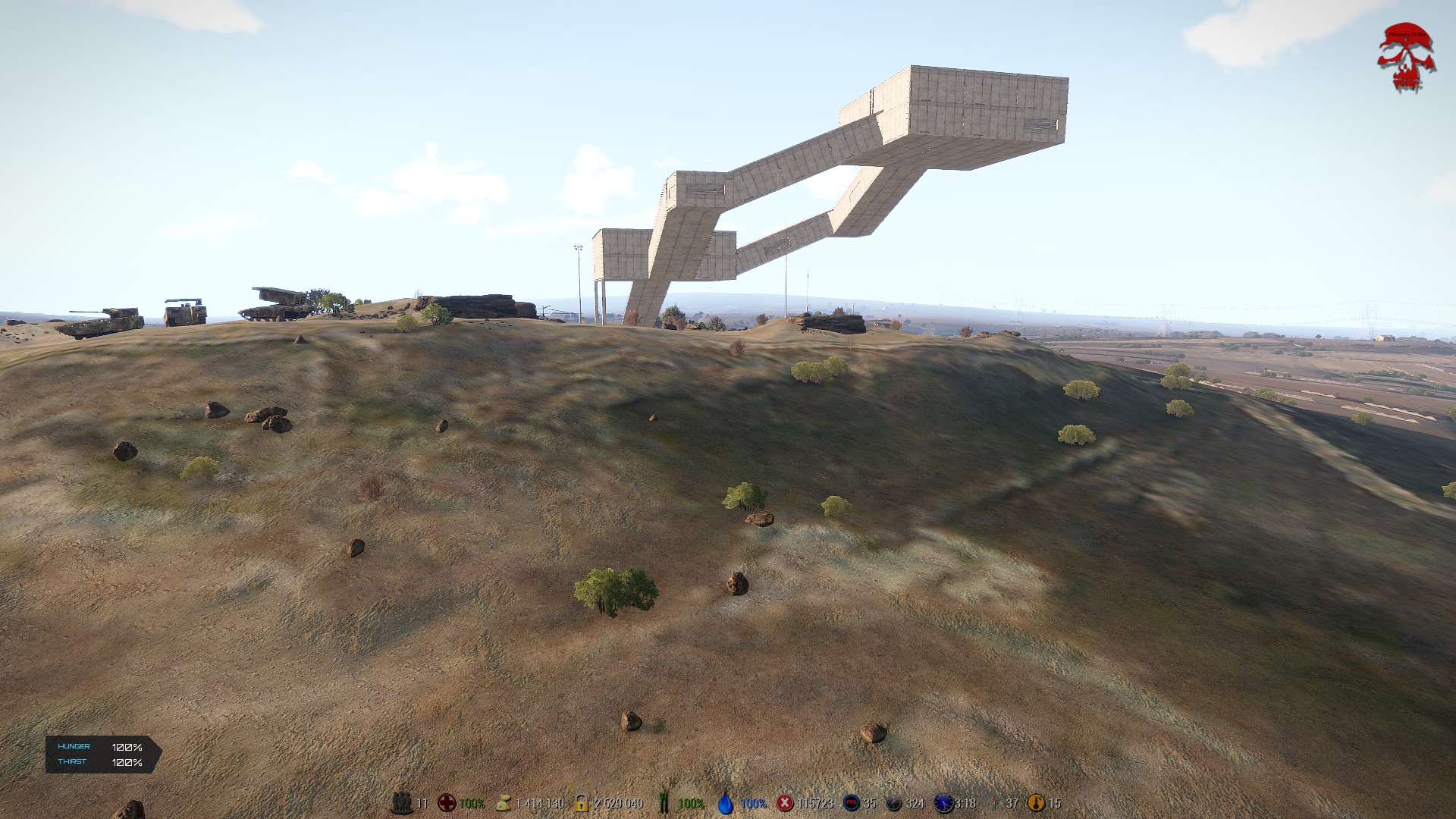Viewport: 1456px width, 819px height.
Task: Click the Hunger and Thirst status panel
Action: (x=102, y=755)
